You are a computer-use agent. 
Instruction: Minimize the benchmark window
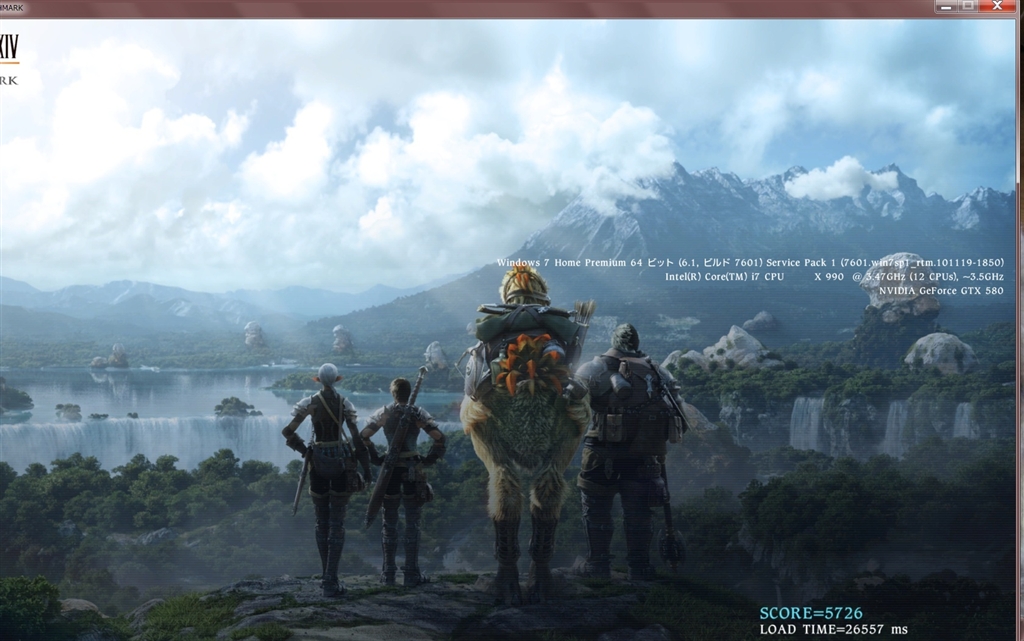pyautogui.click(x=945, y=6)
